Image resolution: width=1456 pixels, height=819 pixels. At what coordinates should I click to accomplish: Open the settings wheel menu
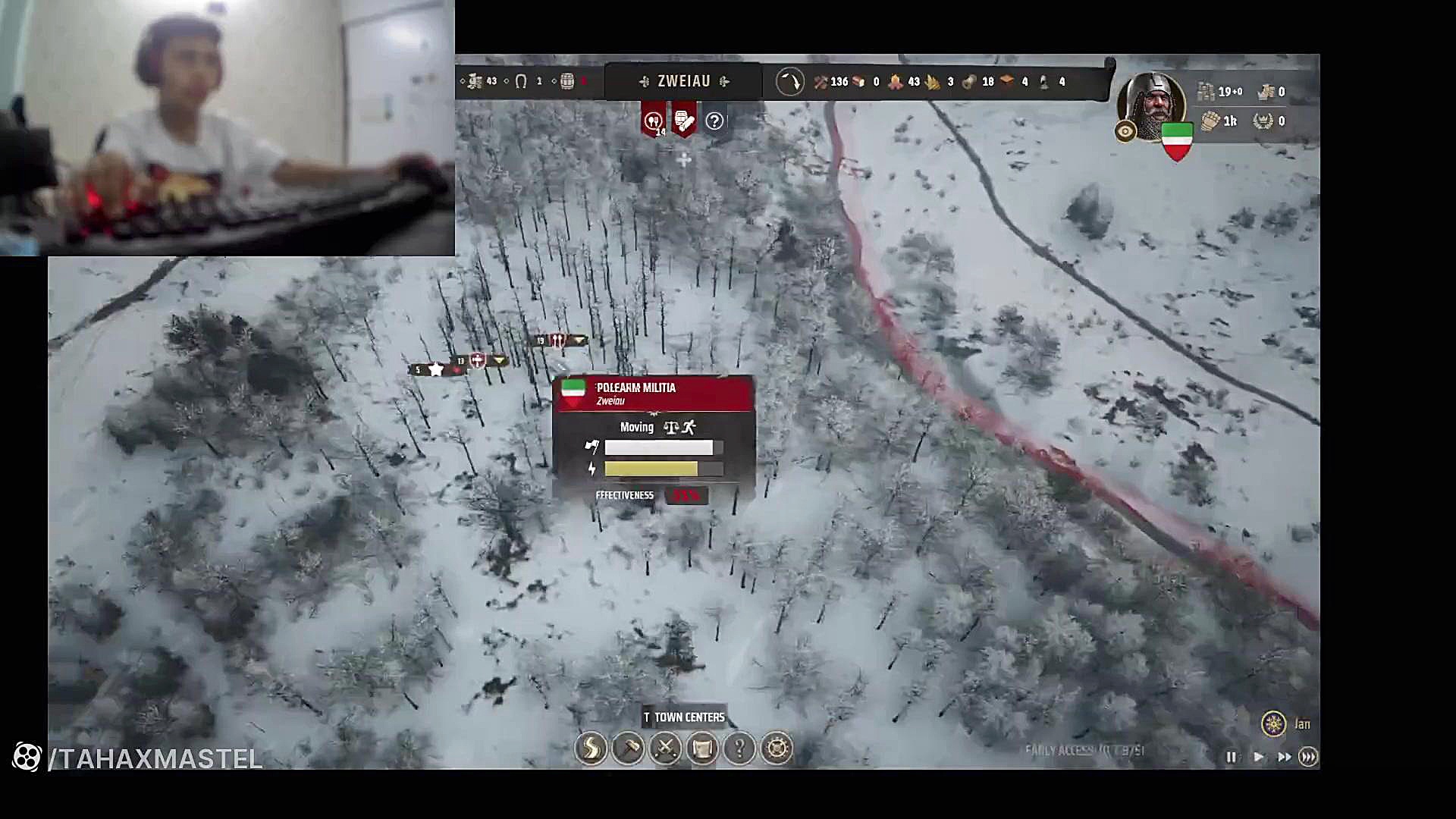[777, 748]
